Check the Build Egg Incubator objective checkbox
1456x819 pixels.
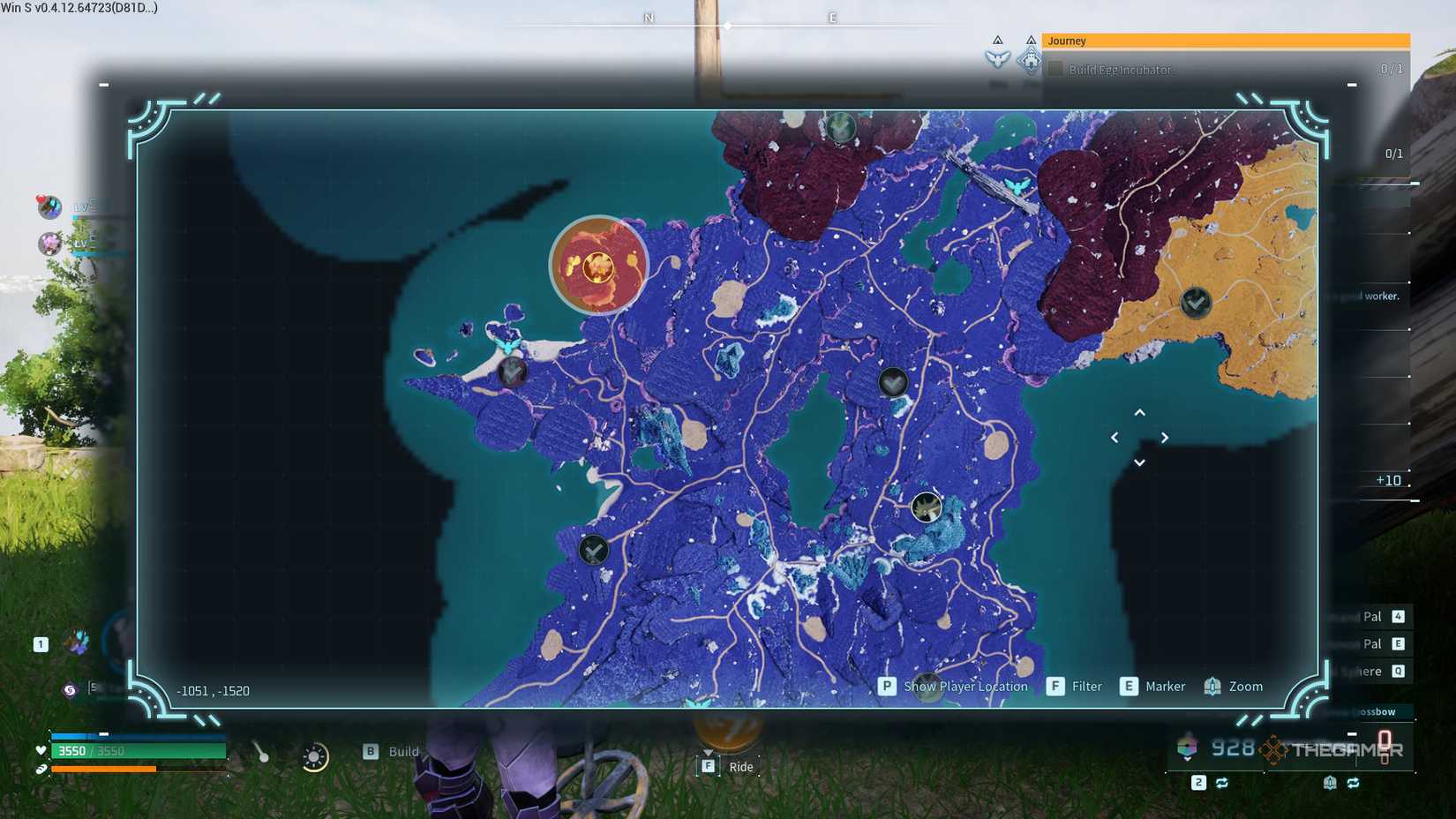click(x=1055, y=69)
